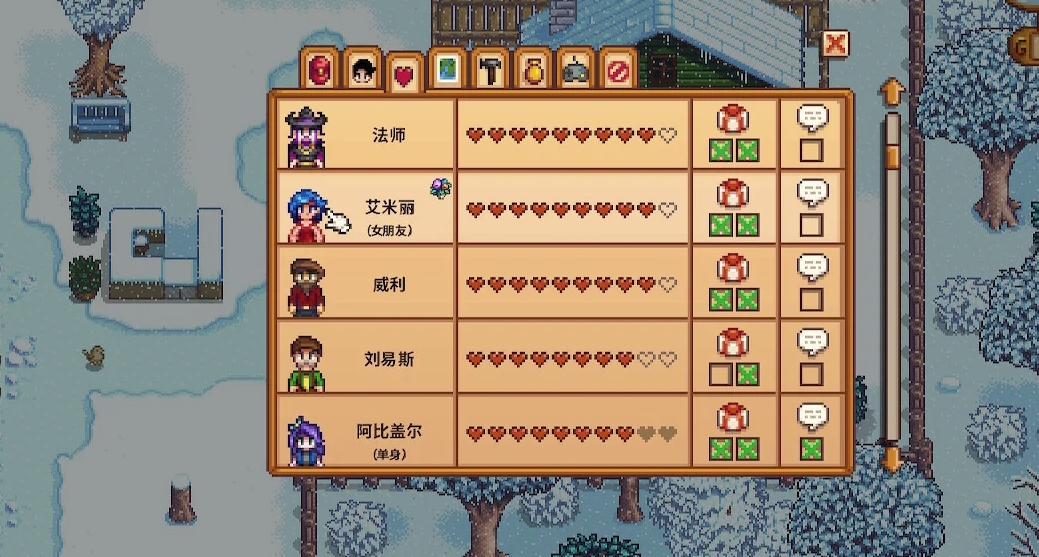This screenshot has width=1039, height=557.
Task: Open the character skills tab
Action: (362, 72)
